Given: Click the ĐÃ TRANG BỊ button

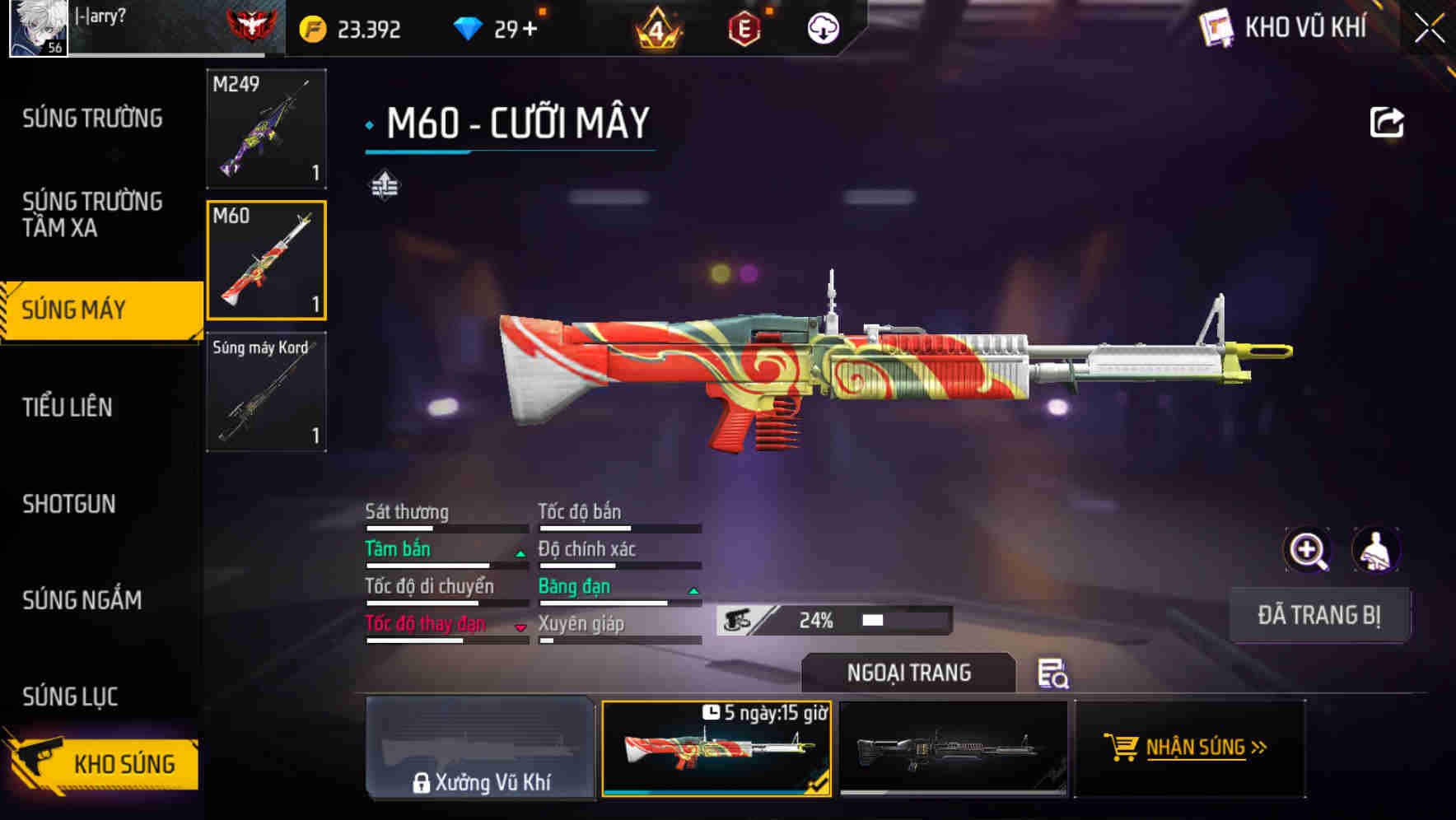Looking at the screenshot, I should [1318, 614].
